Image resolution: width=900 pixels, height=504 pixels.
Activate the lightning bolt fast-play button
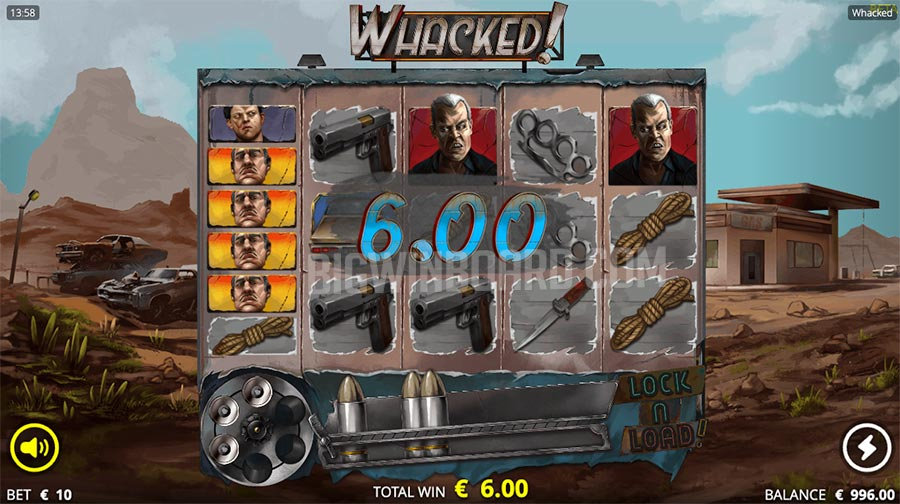[x=865, y=447]
